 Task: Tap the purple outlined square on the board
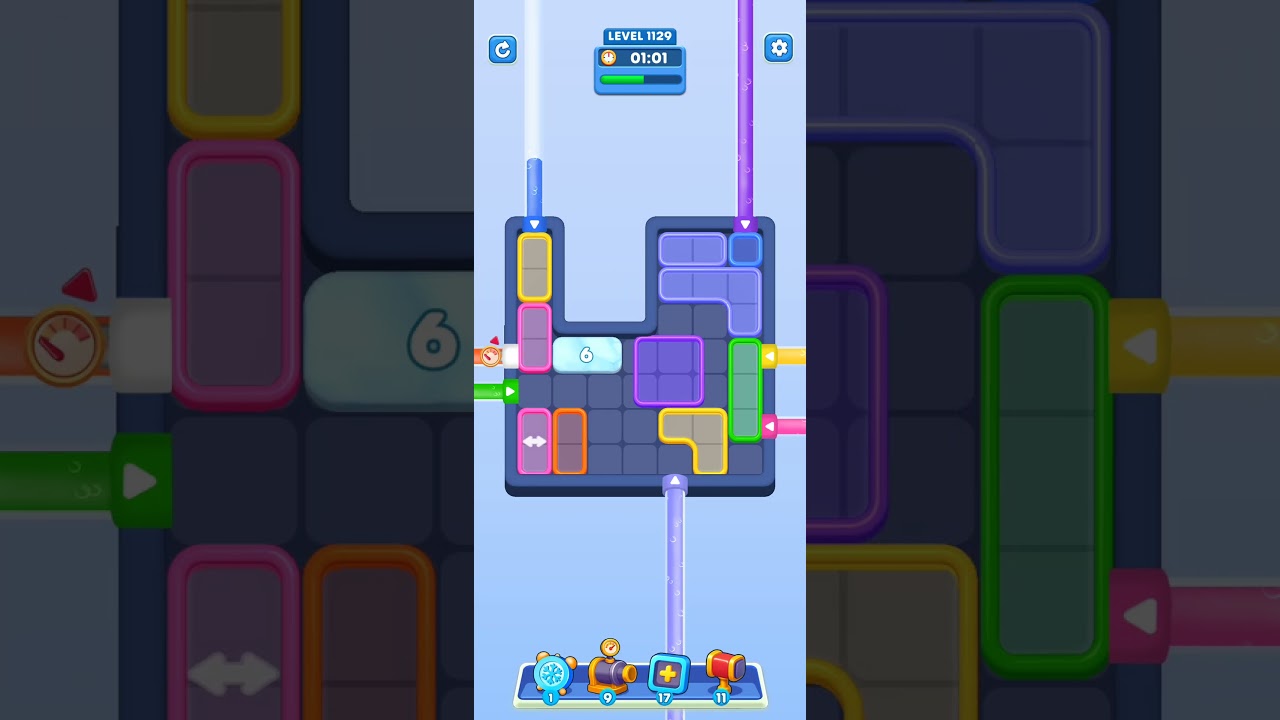(668, 370)
